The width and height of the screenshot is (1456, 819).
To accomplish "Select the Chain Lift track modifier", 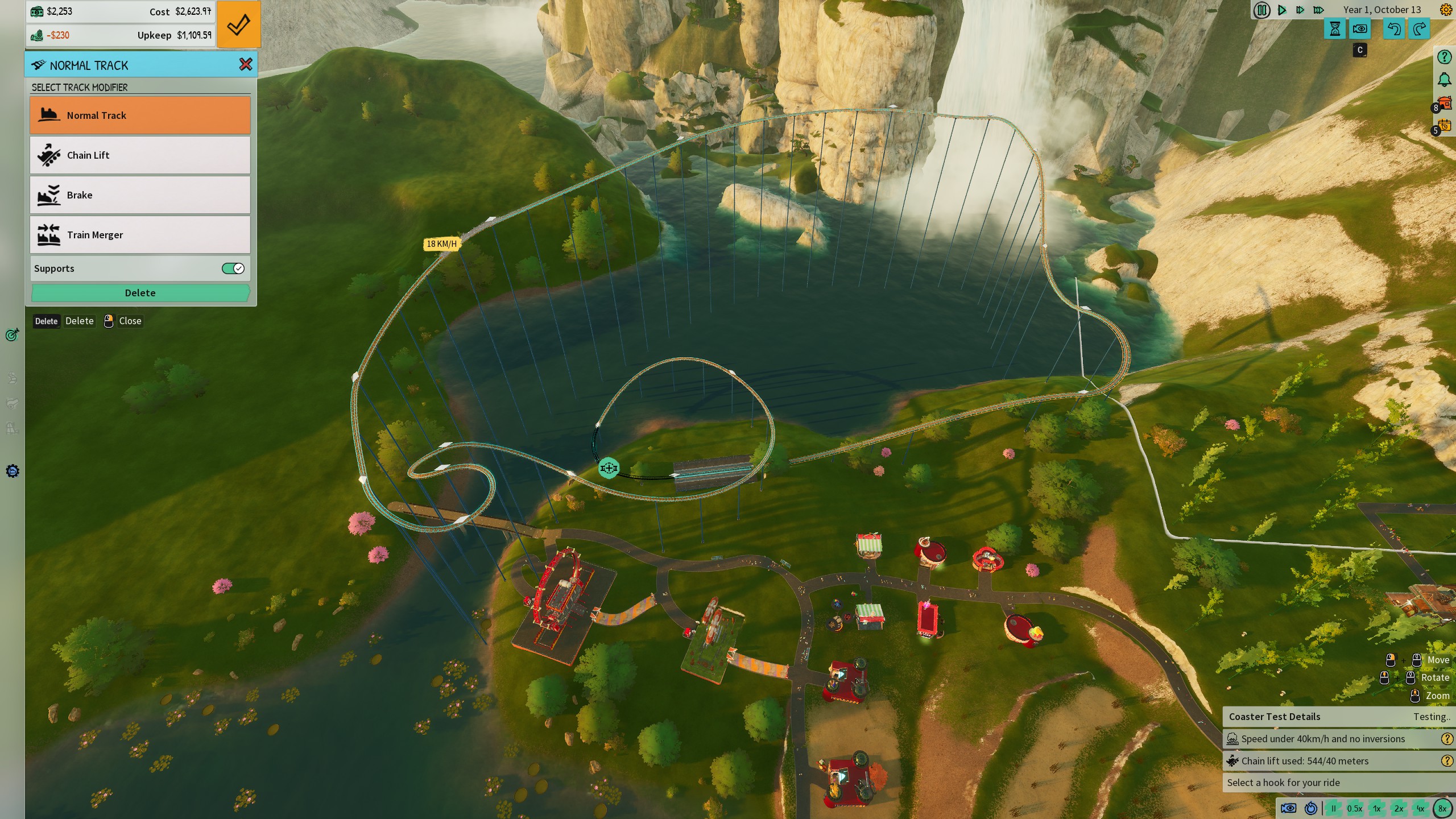I will click(140, 155).
